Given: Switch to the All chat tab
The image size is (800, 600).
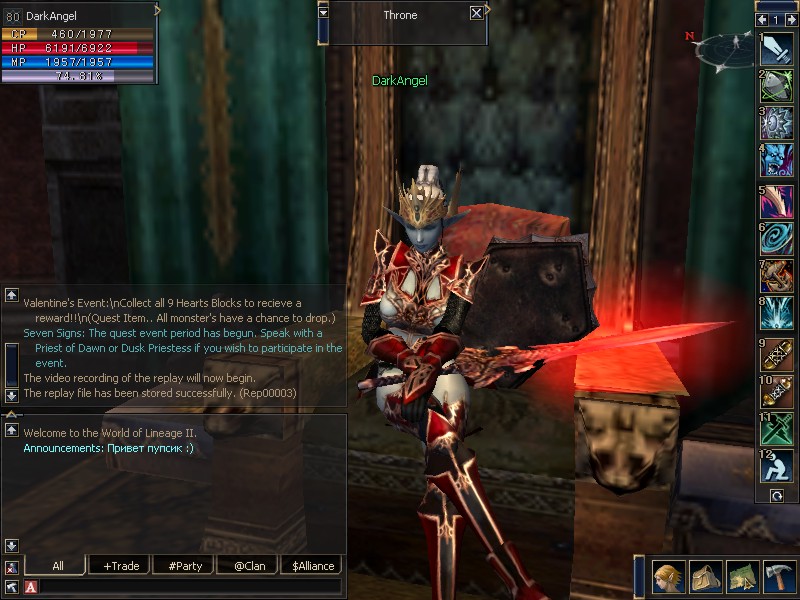Looking at the screenshot, I should tap(58, 566).
